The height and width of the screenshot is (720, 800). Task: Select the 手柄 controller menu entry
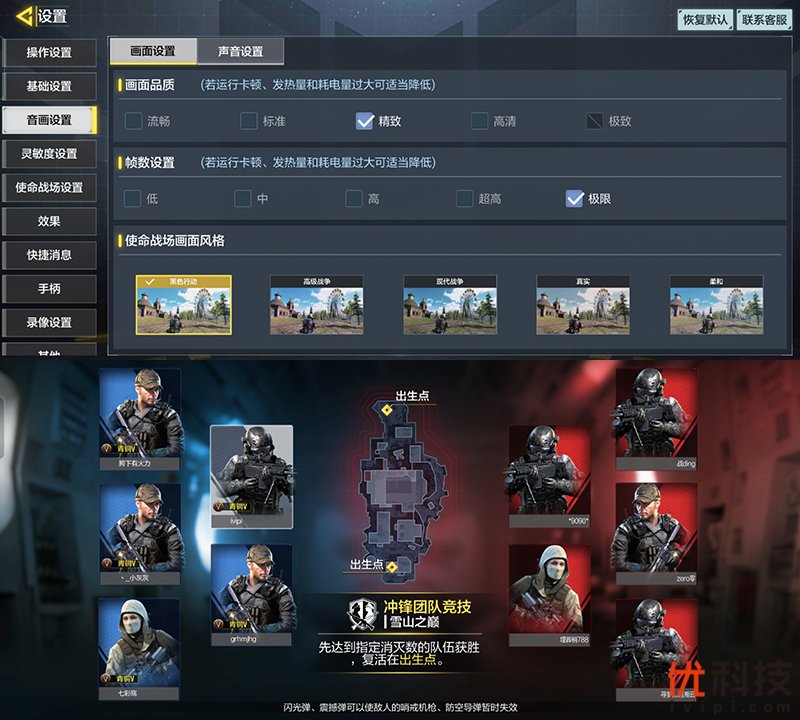click(49, 289)
